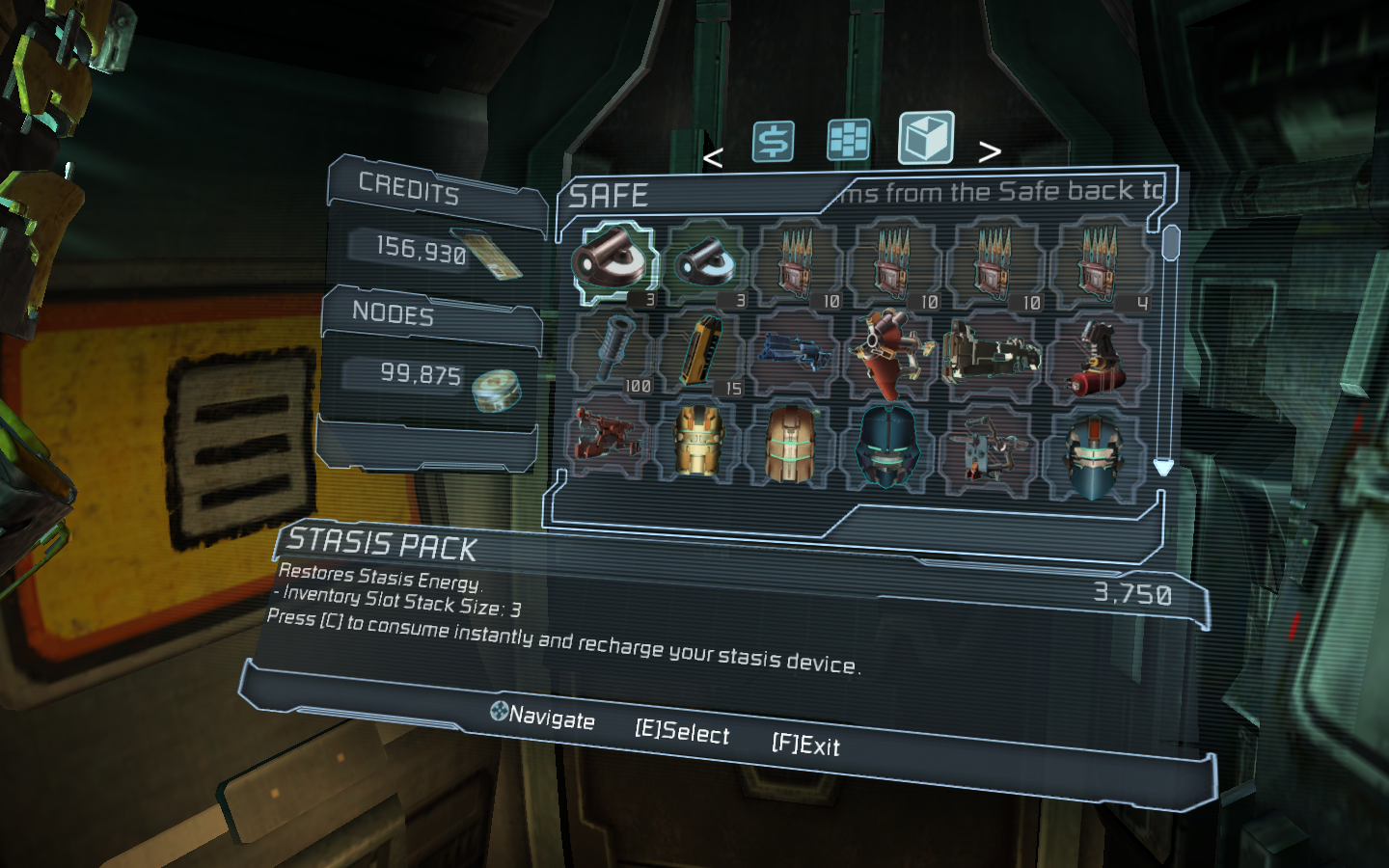The height and width of the screenshot is (868, 1389).
Task: Click the safe list scroll-down arrow
Action: coord(1163,468)
